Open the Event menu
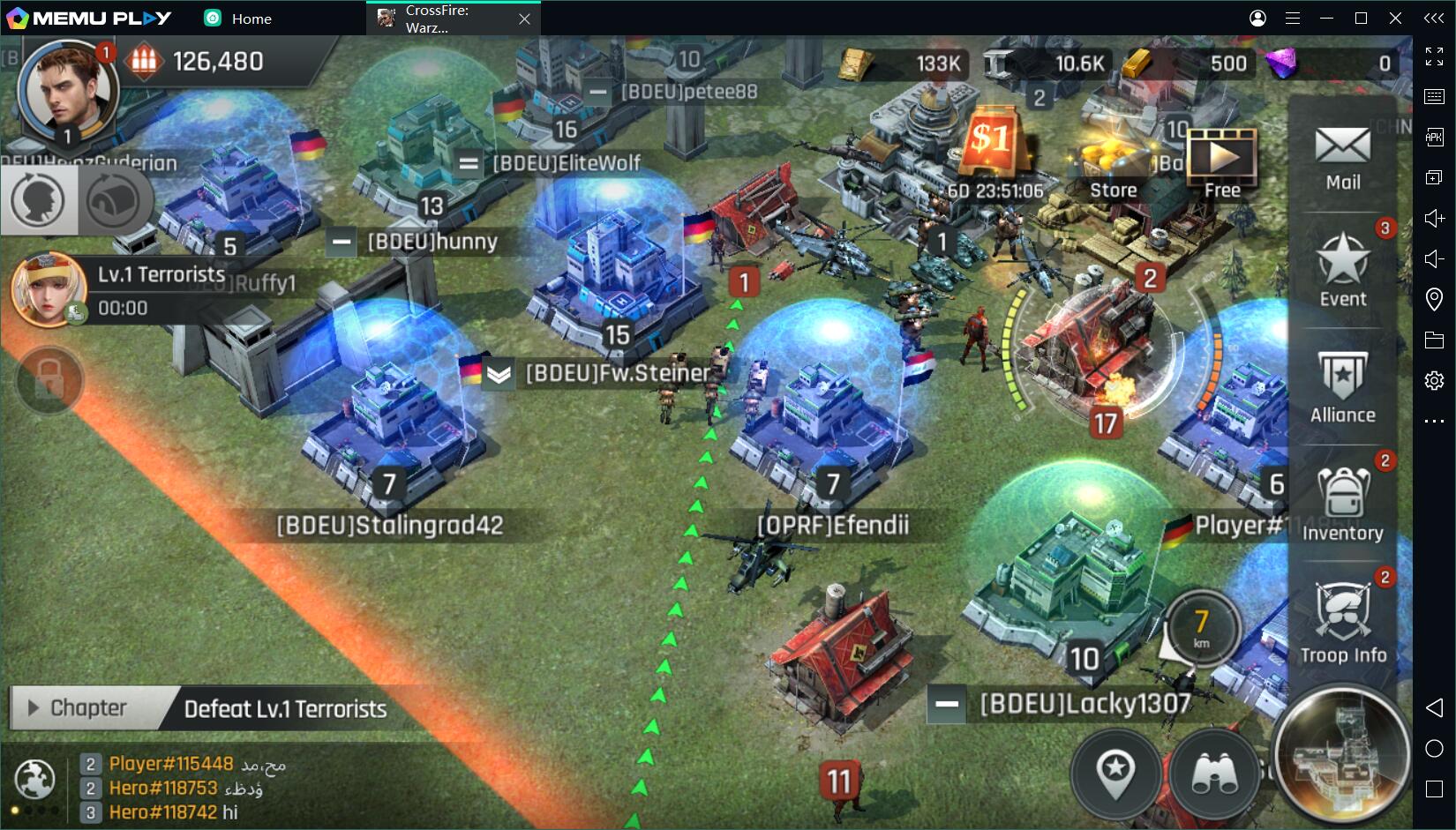Viewport: 1456px width, 830px height. (1342, 270)
